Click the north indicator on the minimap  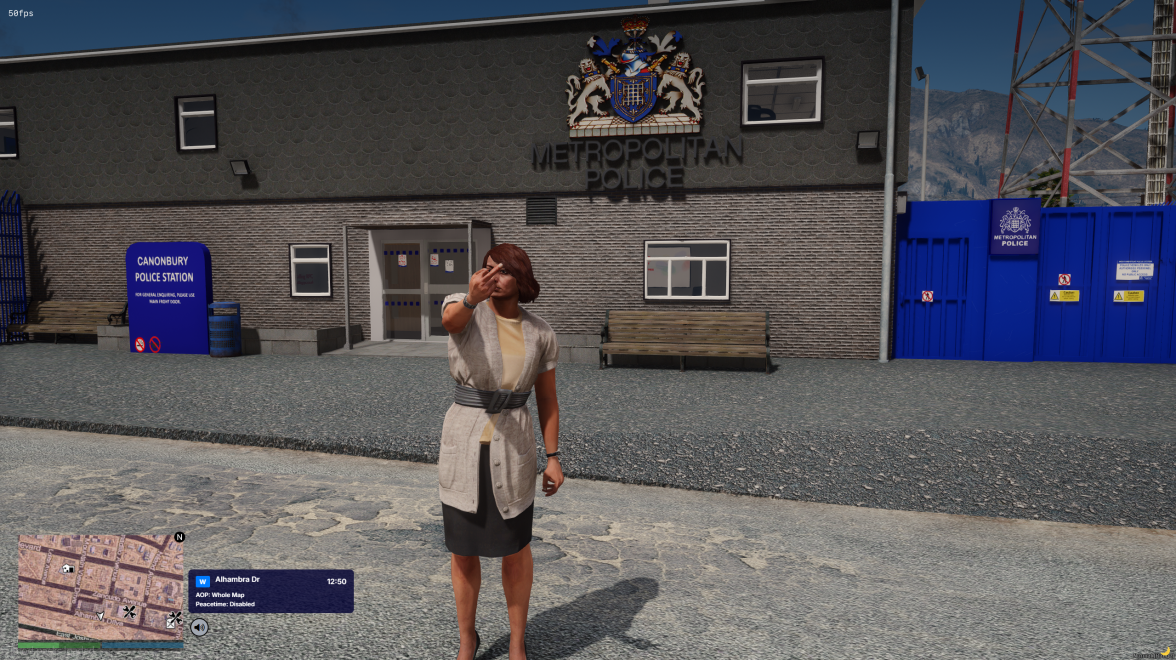click(x=180, y=537)
